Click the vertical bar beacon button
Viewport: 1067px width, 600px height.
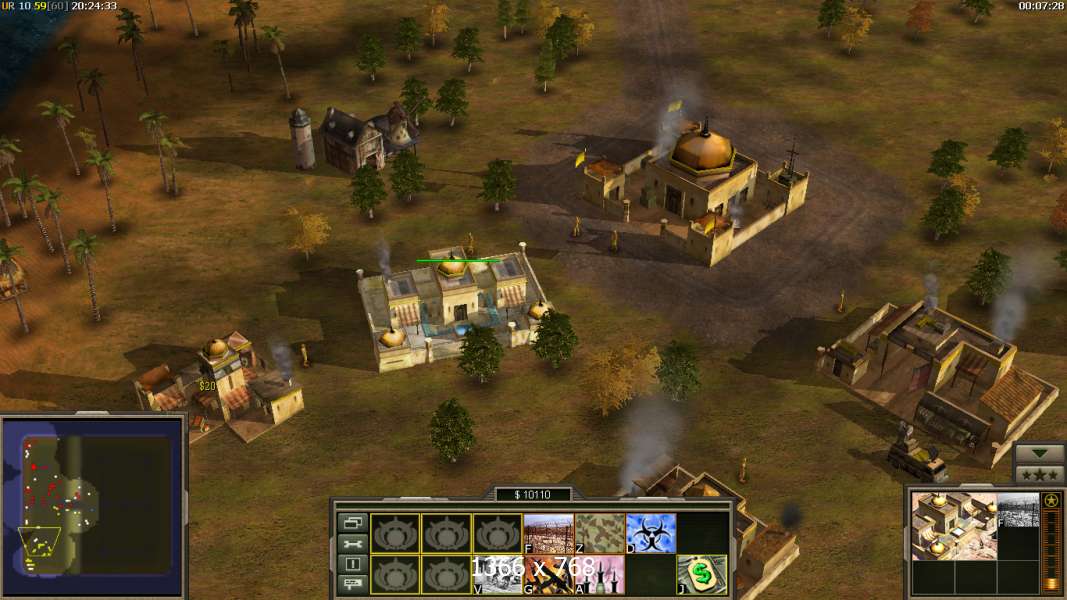point(350,565)
